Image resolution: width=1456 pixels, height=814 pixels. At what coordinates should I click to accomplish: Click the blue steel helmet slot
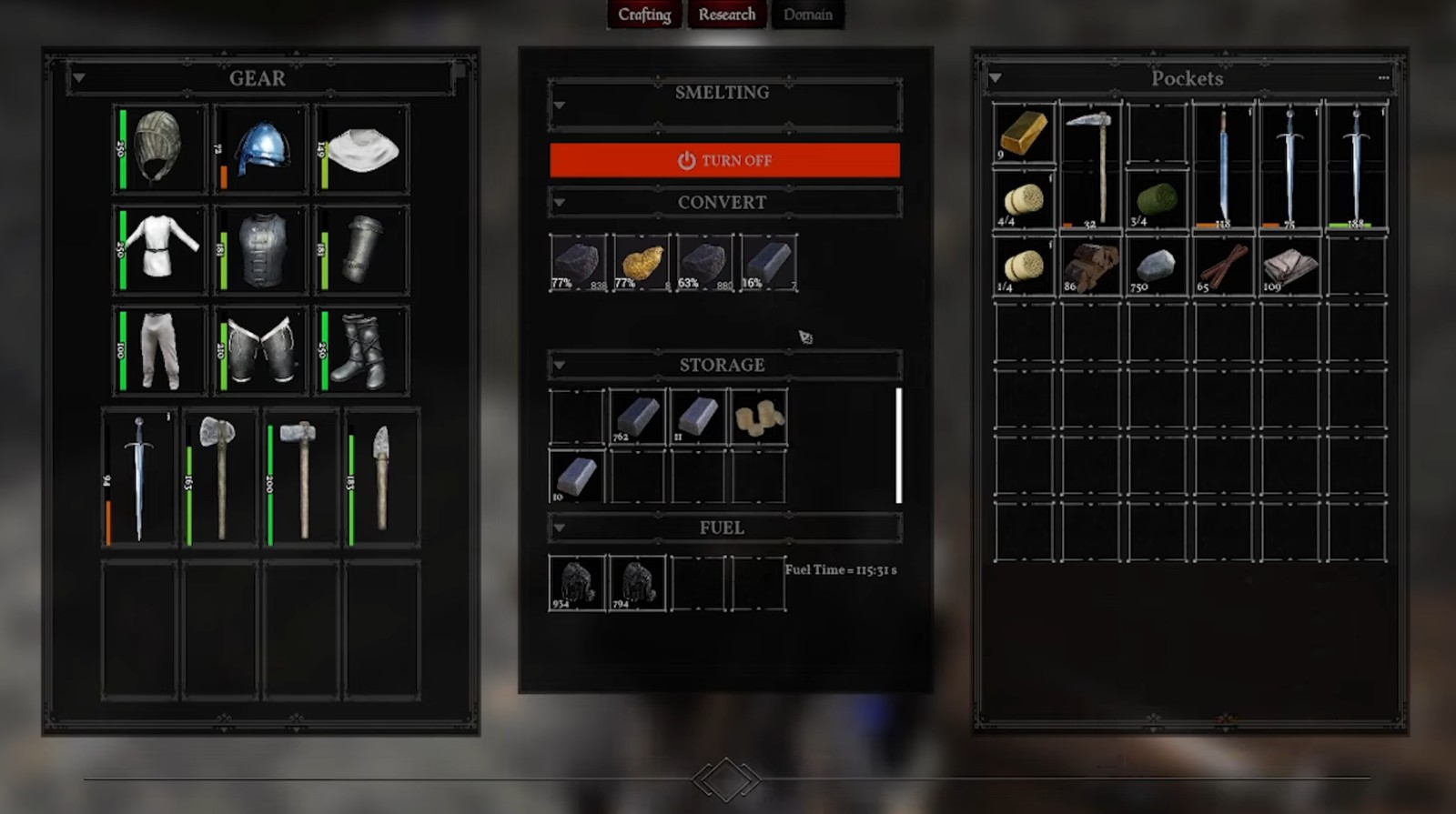(261, 149)
